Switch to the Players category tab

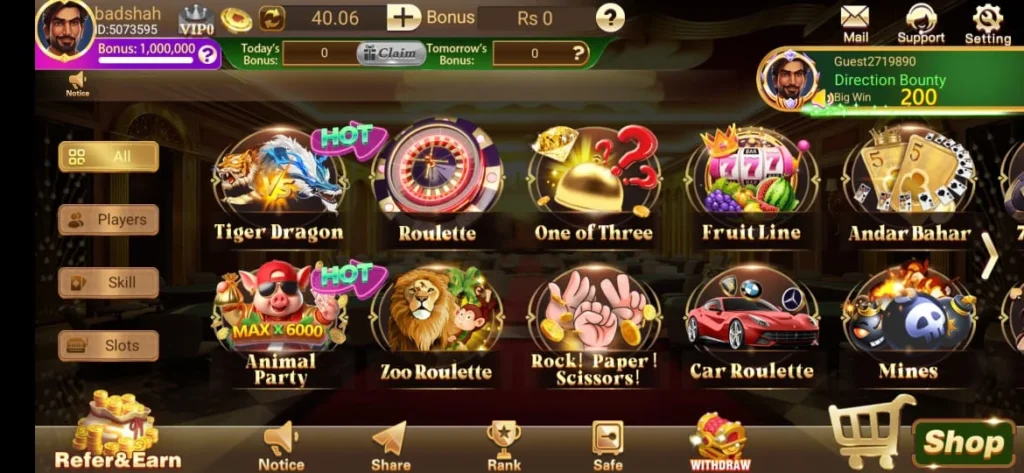(x=108, y=220)
